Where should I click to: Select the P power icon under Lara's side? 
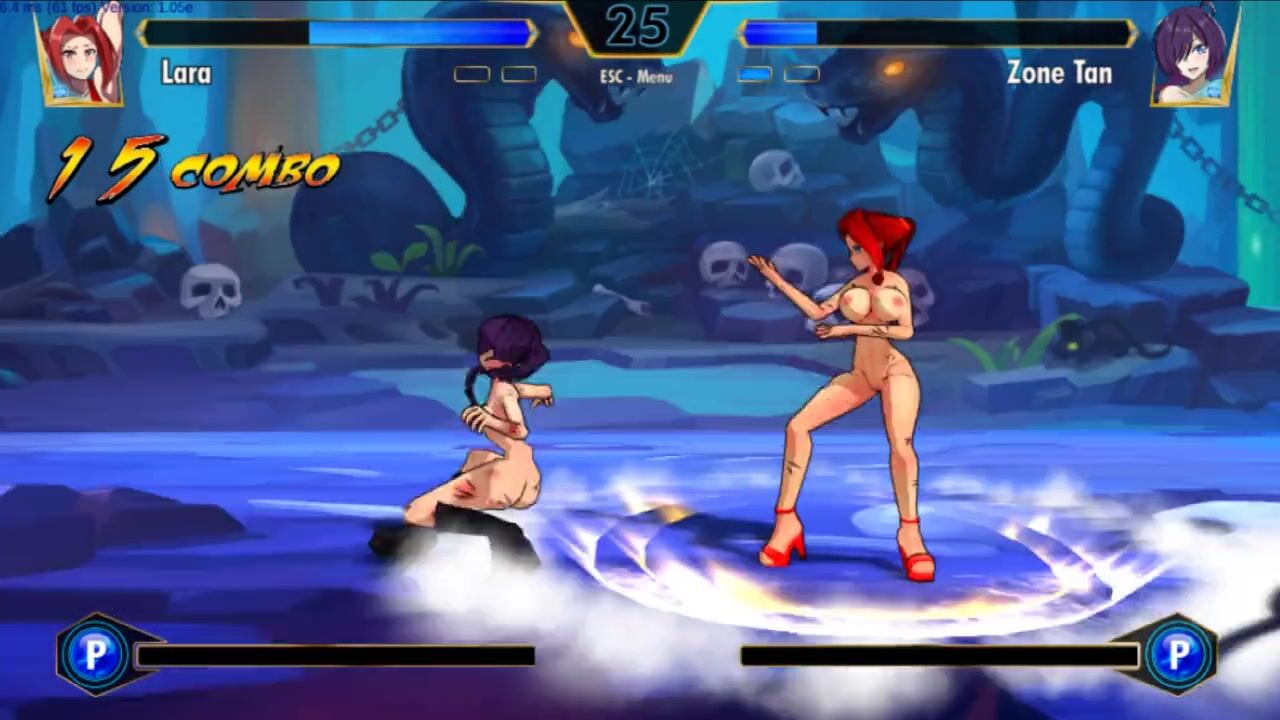pos(95,655)
